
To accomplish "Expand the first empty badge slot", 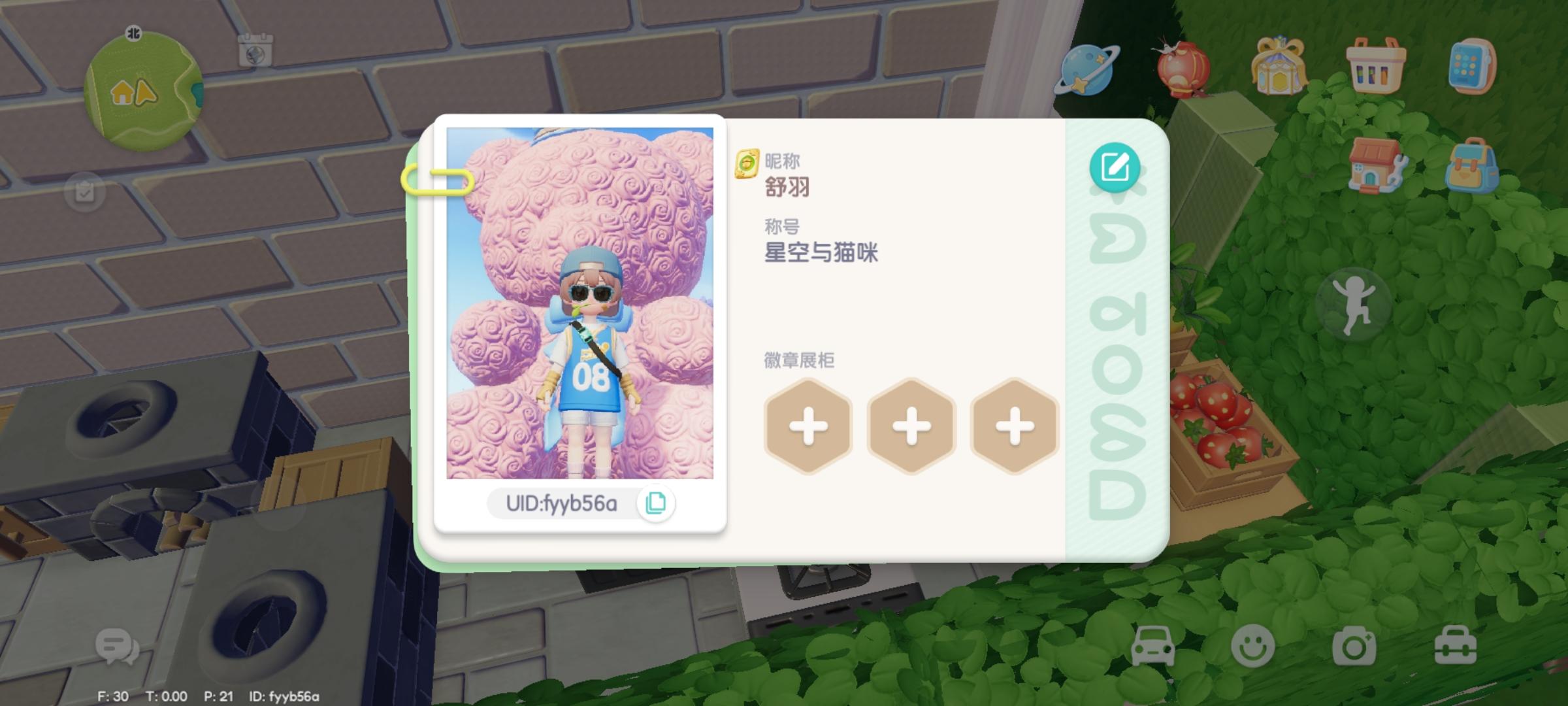I will click(808, 426).
